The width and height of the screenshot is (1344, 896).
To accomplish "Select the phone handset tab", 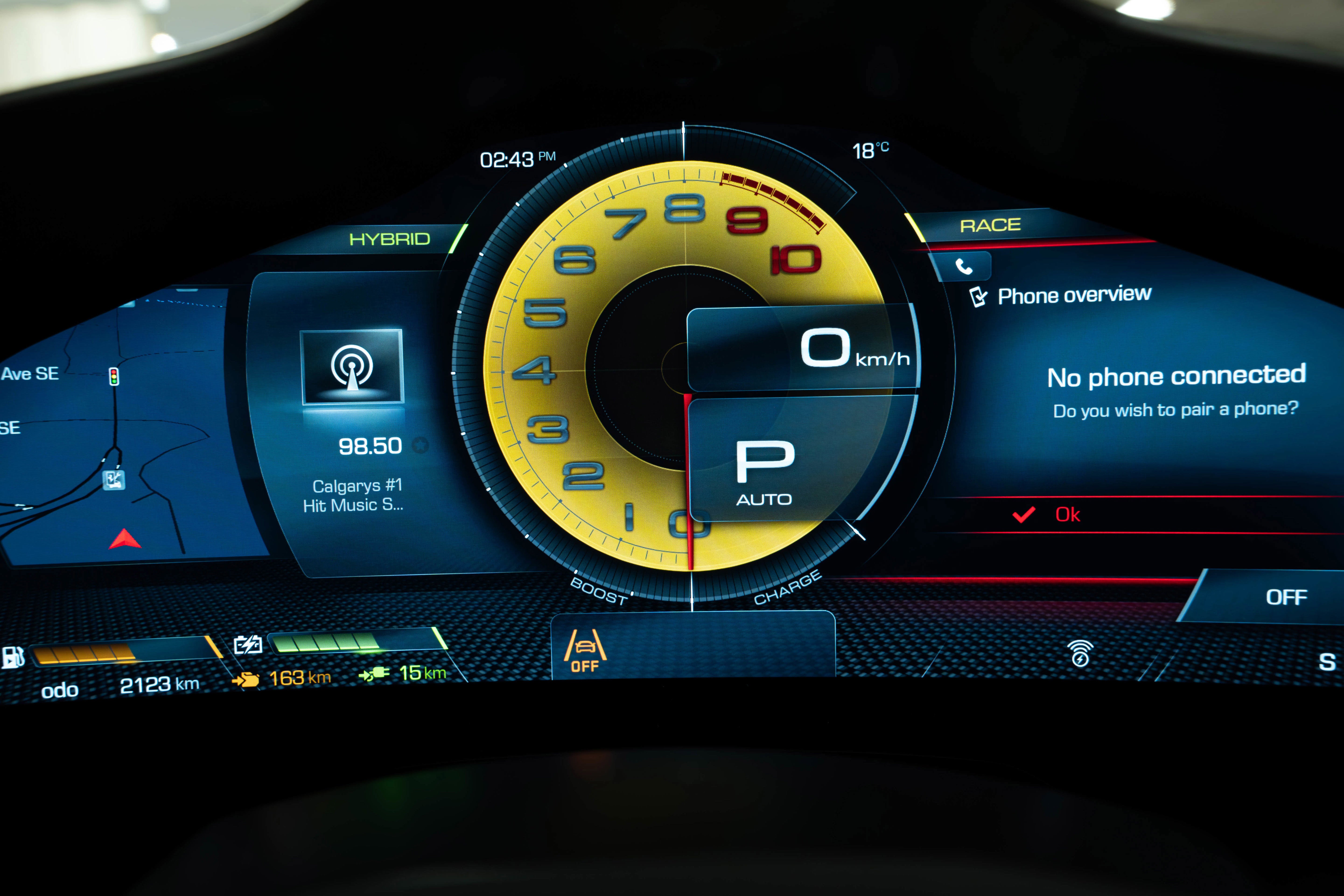I will click(x=963, y=266).
